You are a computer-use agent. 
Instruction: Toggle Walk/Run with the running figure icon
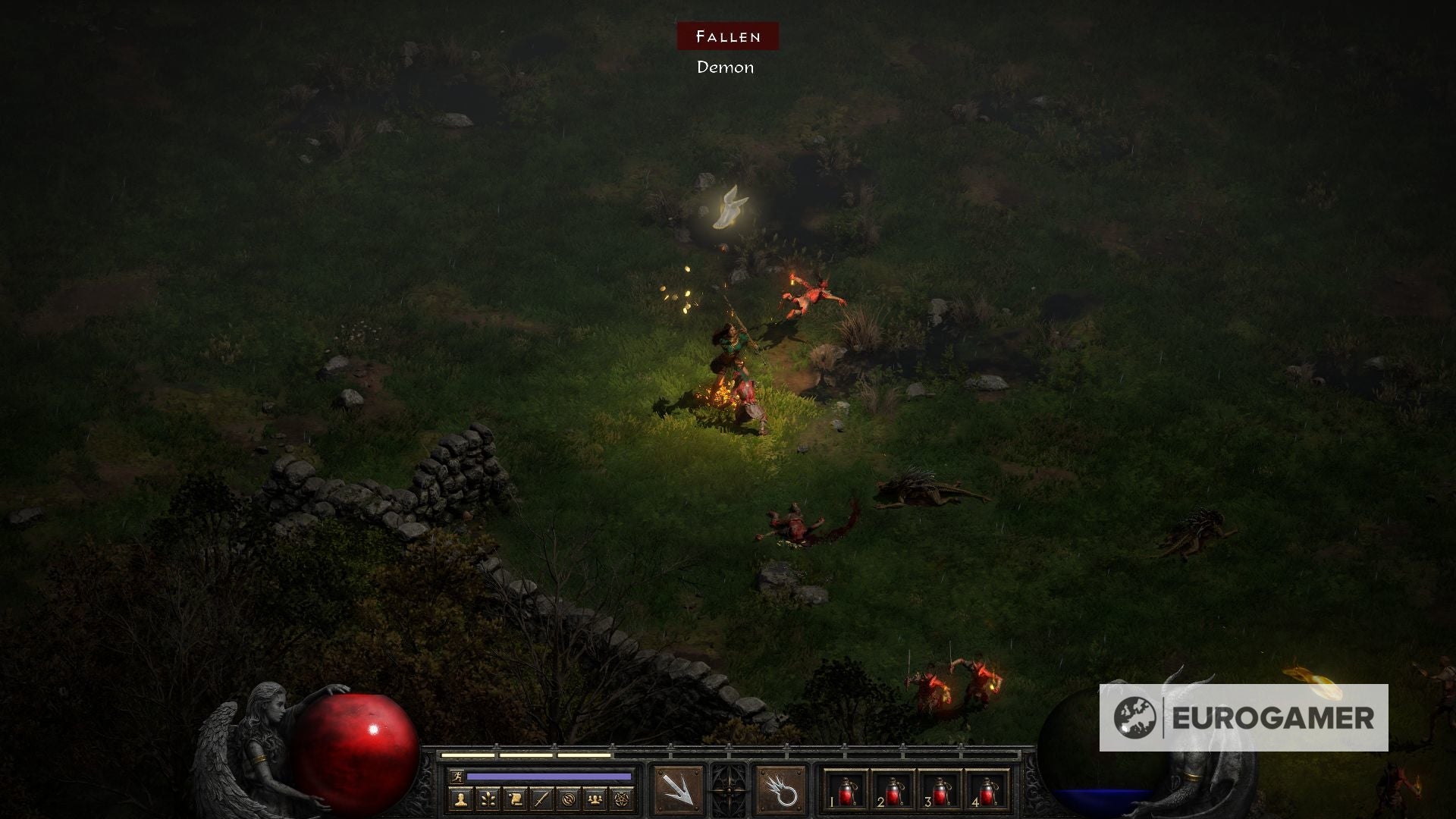[x=457, y=777]
